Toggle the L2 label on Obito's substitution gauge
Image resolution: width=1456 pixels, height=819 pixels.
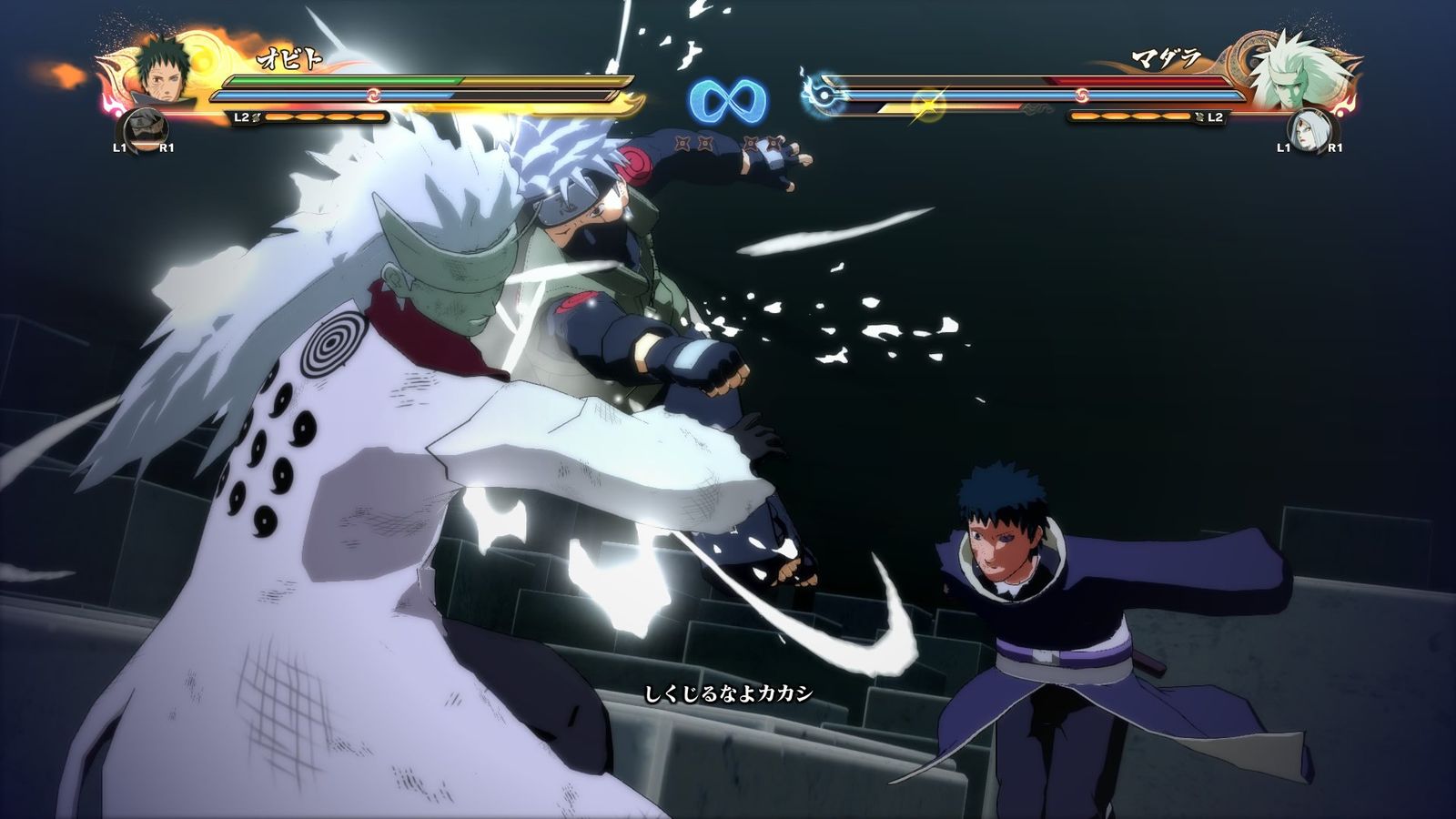[x=241, y=117]
